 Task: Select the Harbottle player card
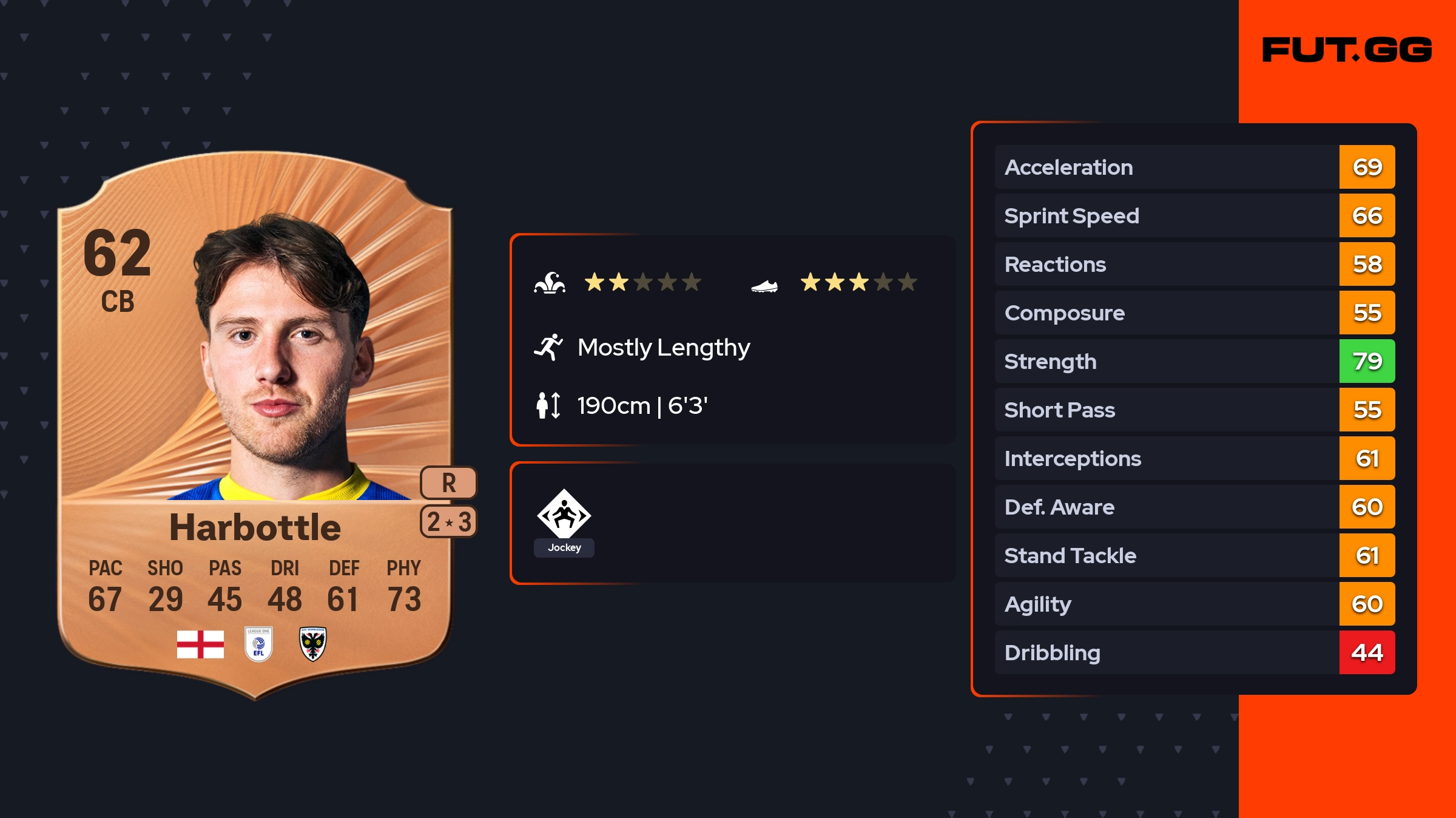pos(255,425)
